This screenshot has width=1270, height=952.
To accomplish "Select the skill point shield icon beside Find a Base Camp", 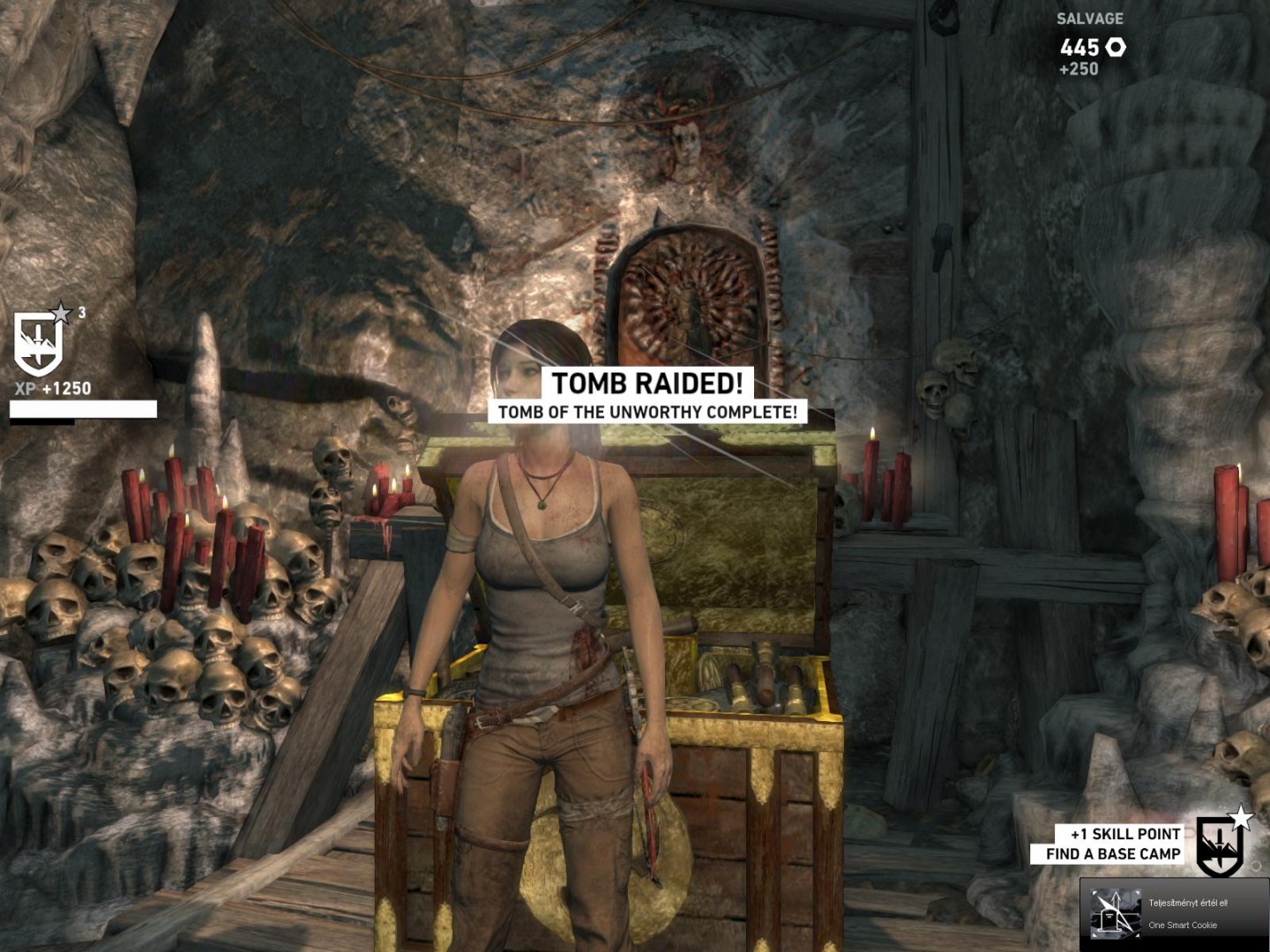I will tap(1221, 845).
